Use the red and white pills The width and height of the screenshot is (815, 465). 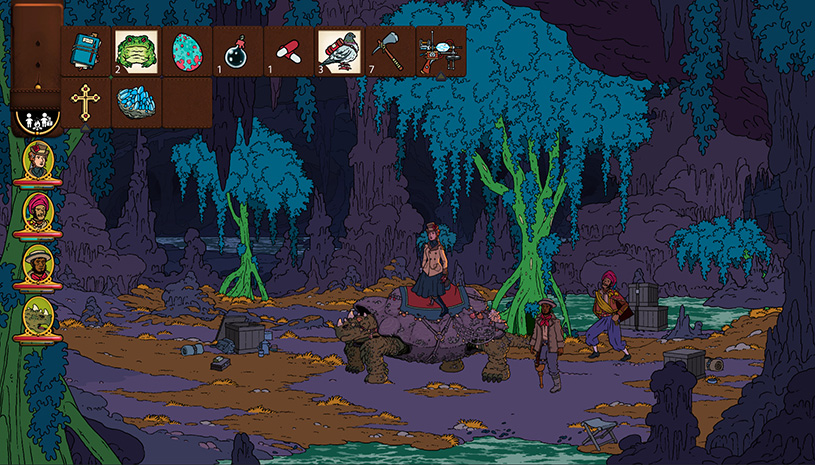coord(288,50)
